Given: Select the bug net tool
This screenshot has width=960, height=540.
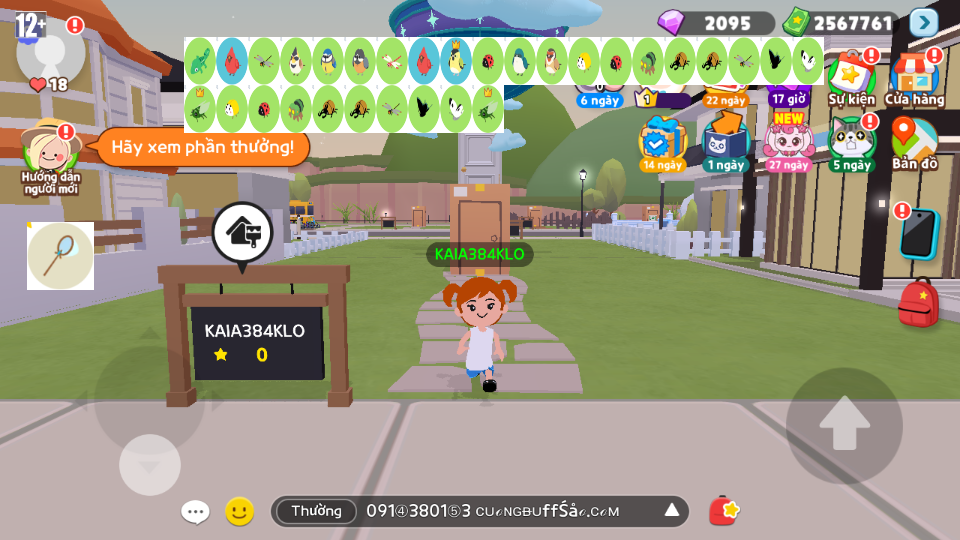Looking at the screenshot, I should (x=60, y=256).
